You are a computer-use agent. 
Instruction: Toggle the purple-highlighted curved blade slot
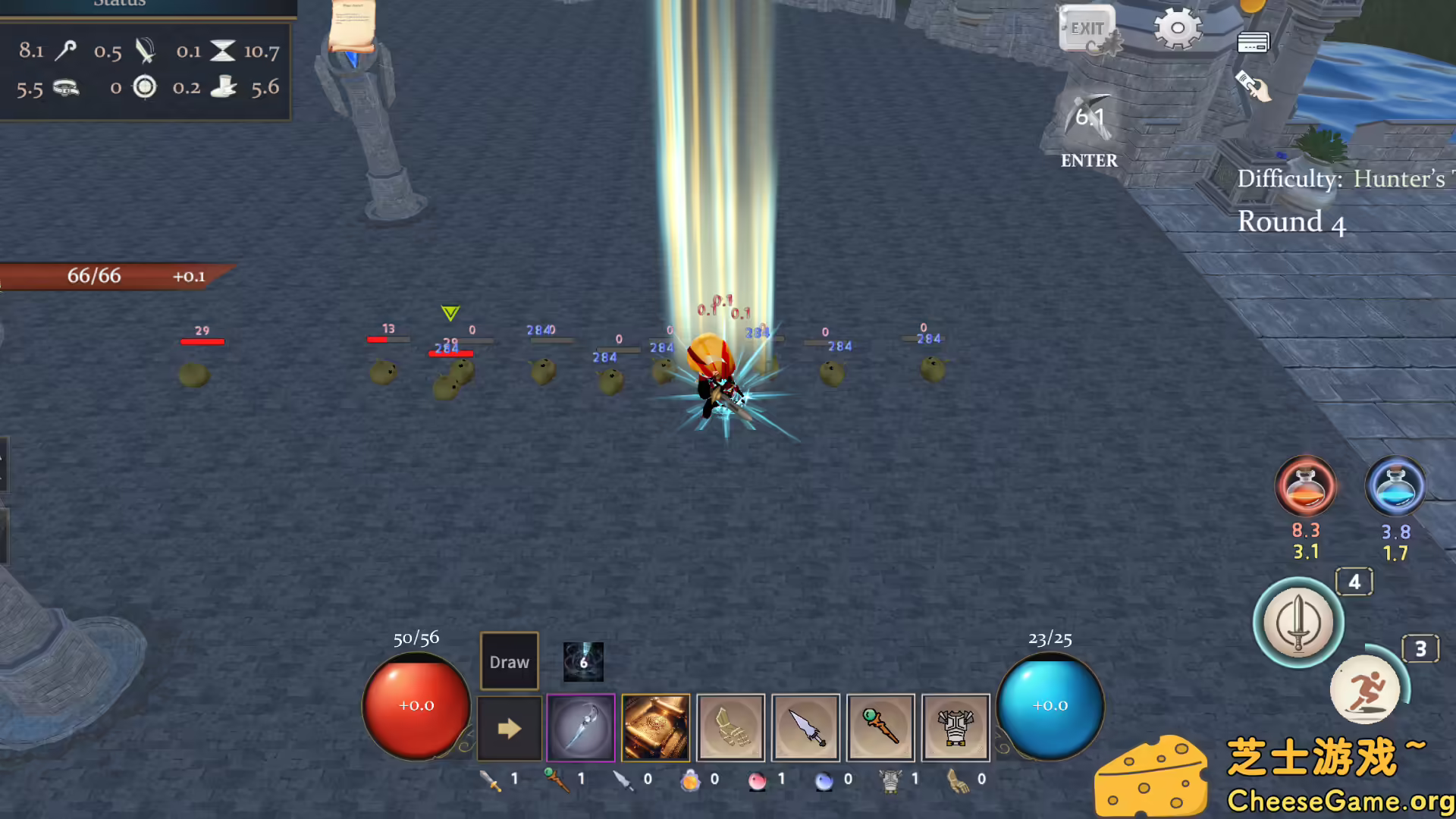pos(581,728)
